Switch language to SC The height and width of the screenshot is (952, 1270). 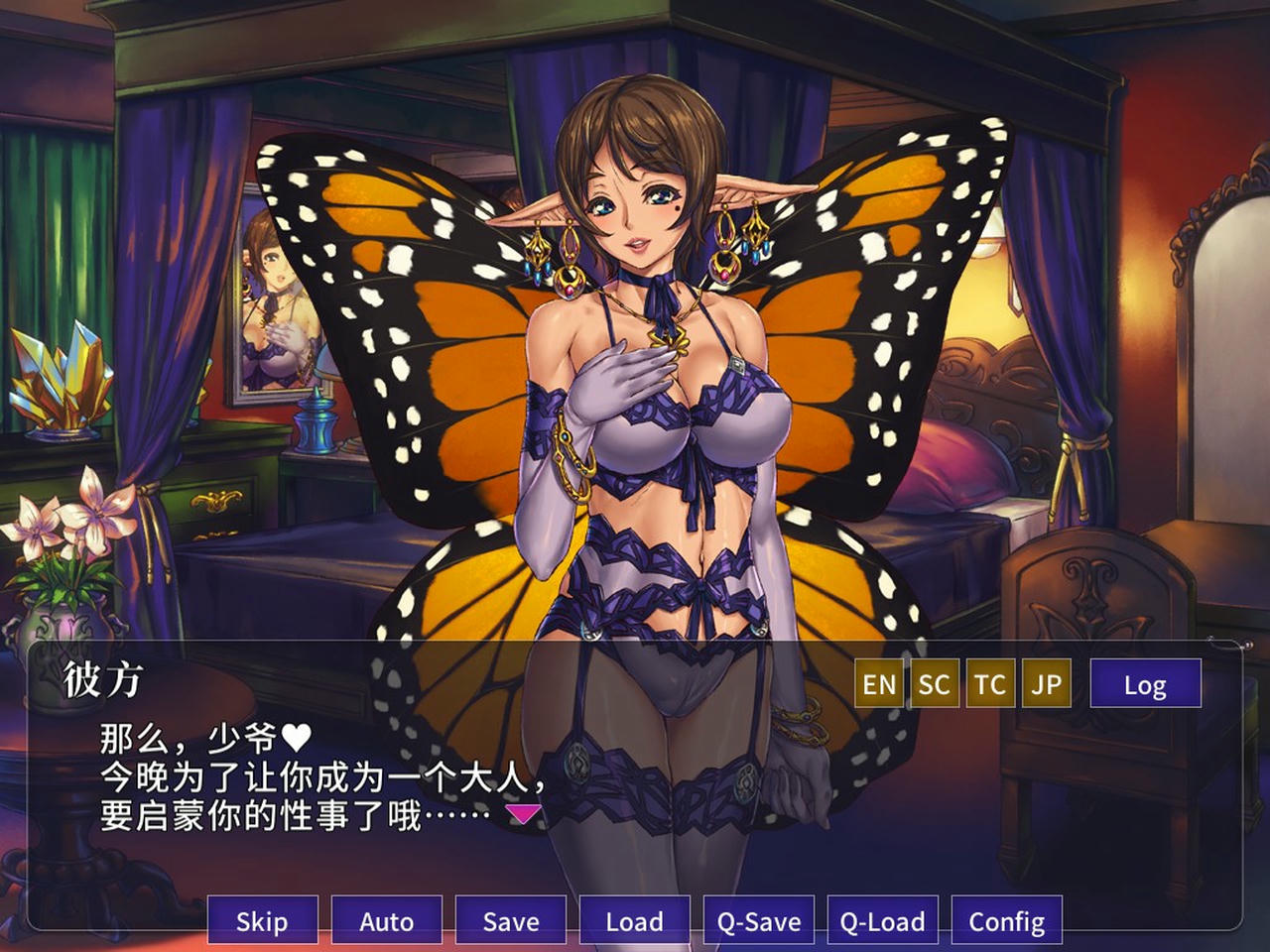click(935, 683)
